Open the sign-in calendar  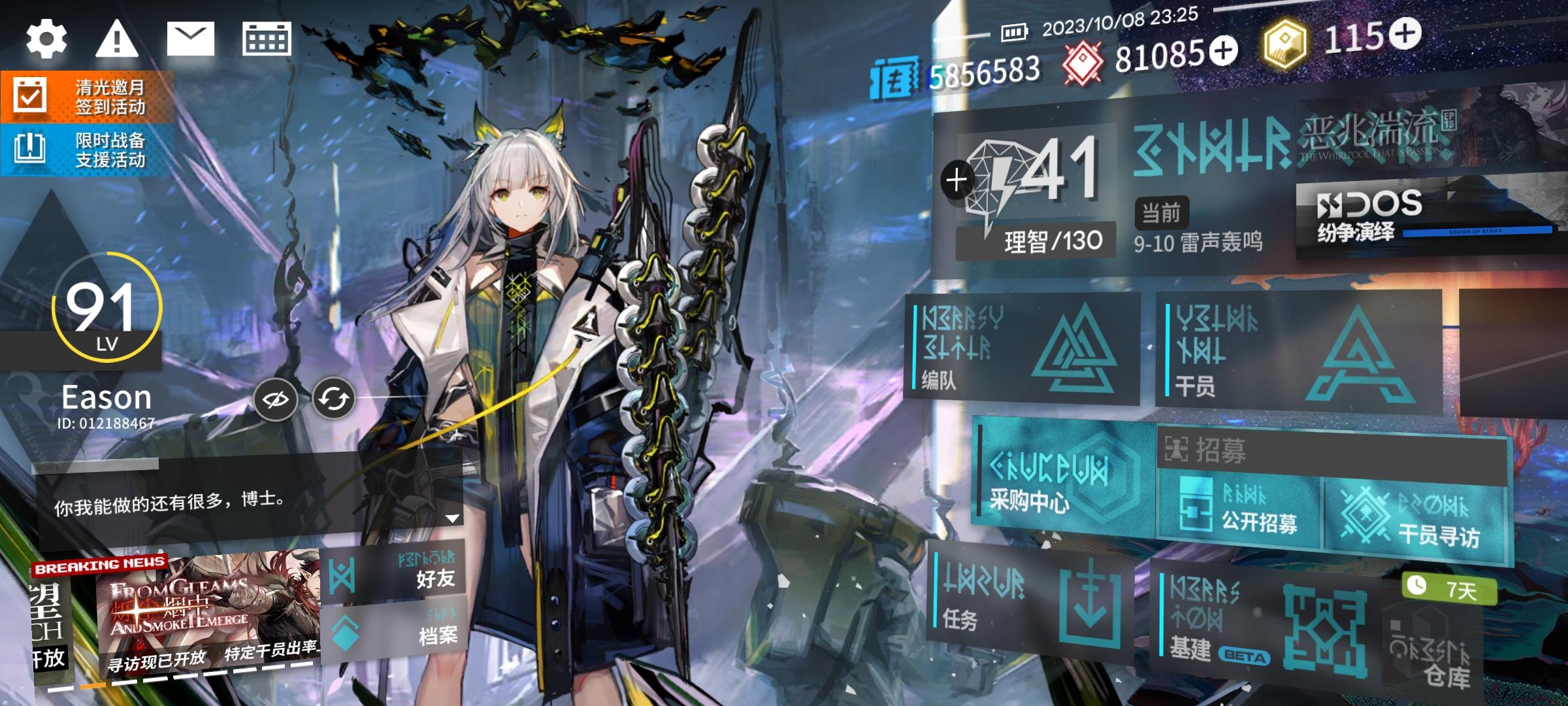(269, 40)
